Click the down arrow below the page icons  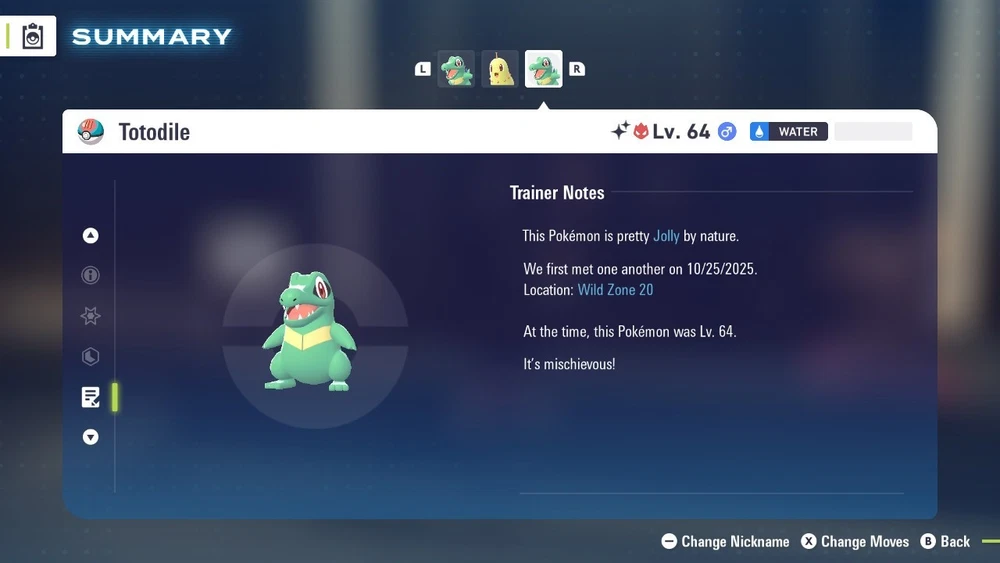tap(91, 437)
